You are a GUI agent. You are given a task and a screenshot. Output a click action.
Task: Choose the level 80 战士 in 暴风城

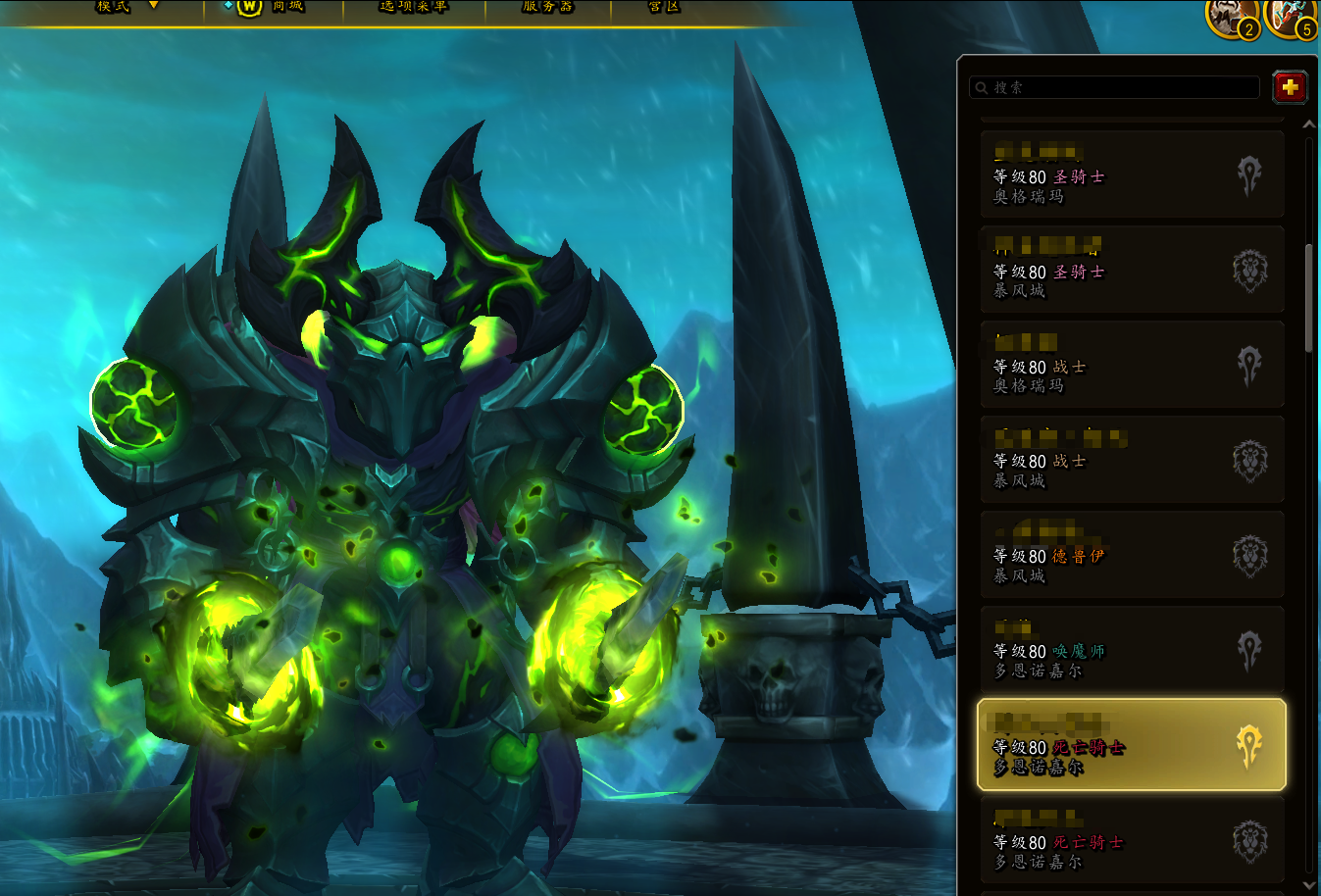coord(1132,460)
